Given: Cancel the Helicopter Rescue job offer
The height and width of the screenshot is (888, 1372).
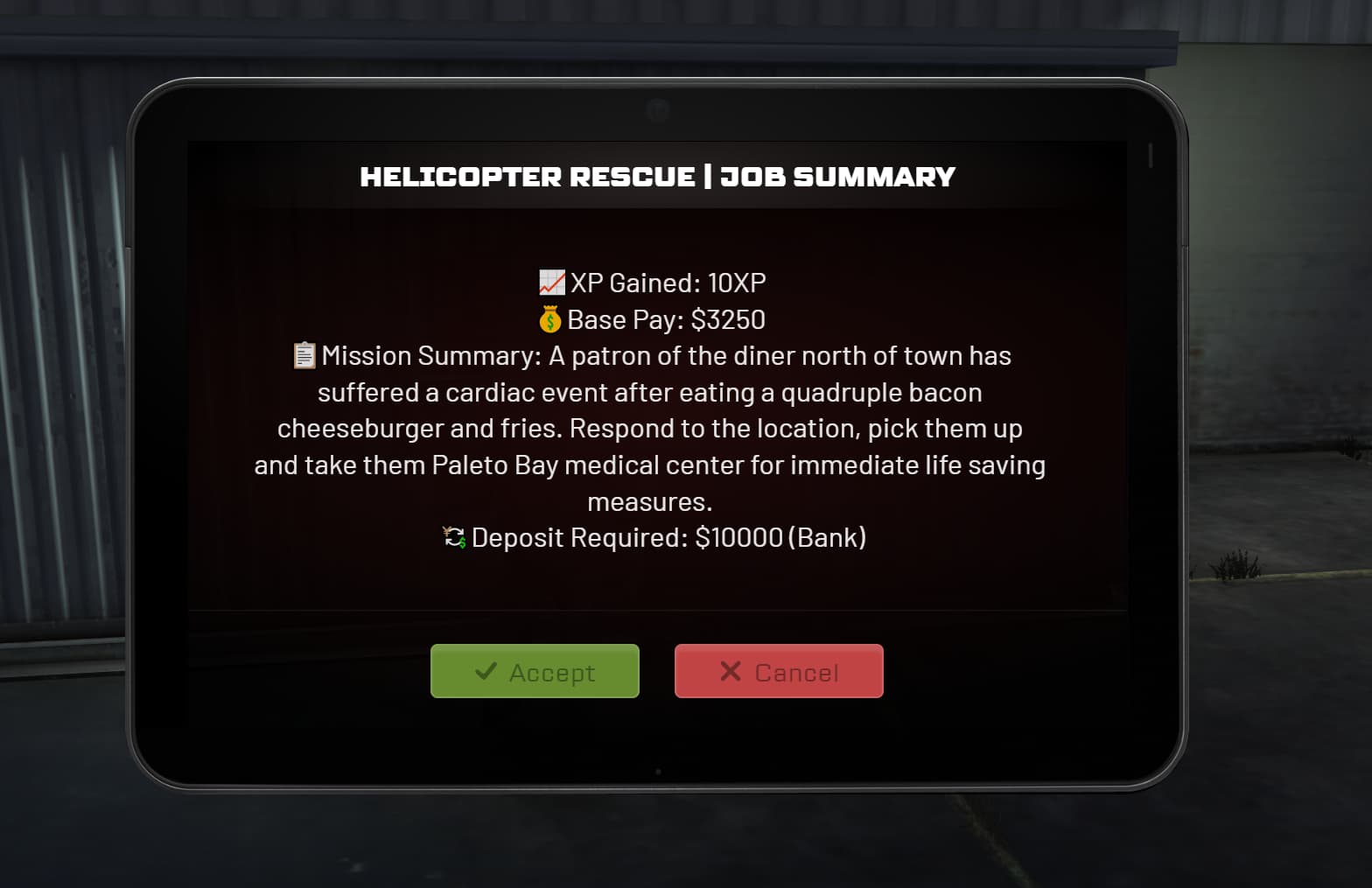Looking at the screenshot, I should 779,671.
